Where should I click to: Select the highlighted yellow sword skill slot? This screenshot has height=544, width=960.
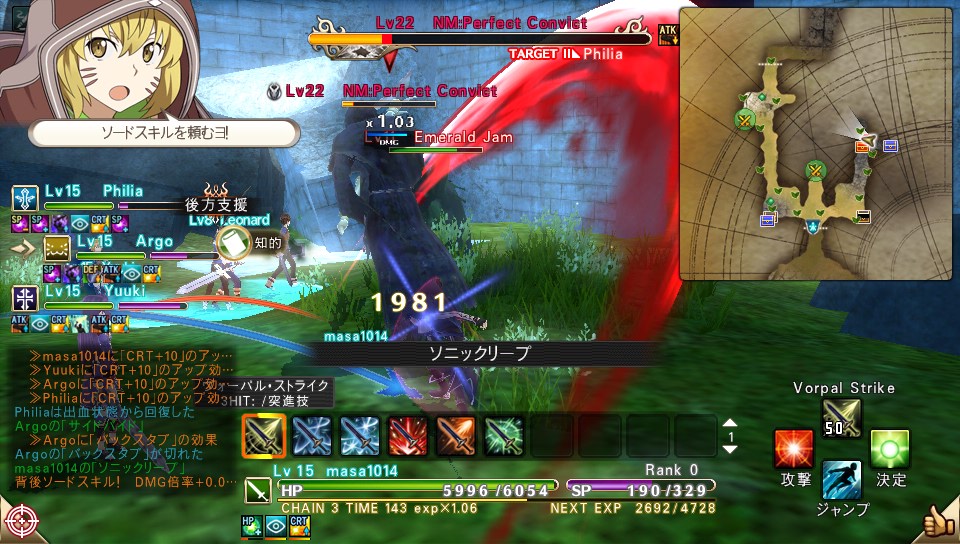264,436
